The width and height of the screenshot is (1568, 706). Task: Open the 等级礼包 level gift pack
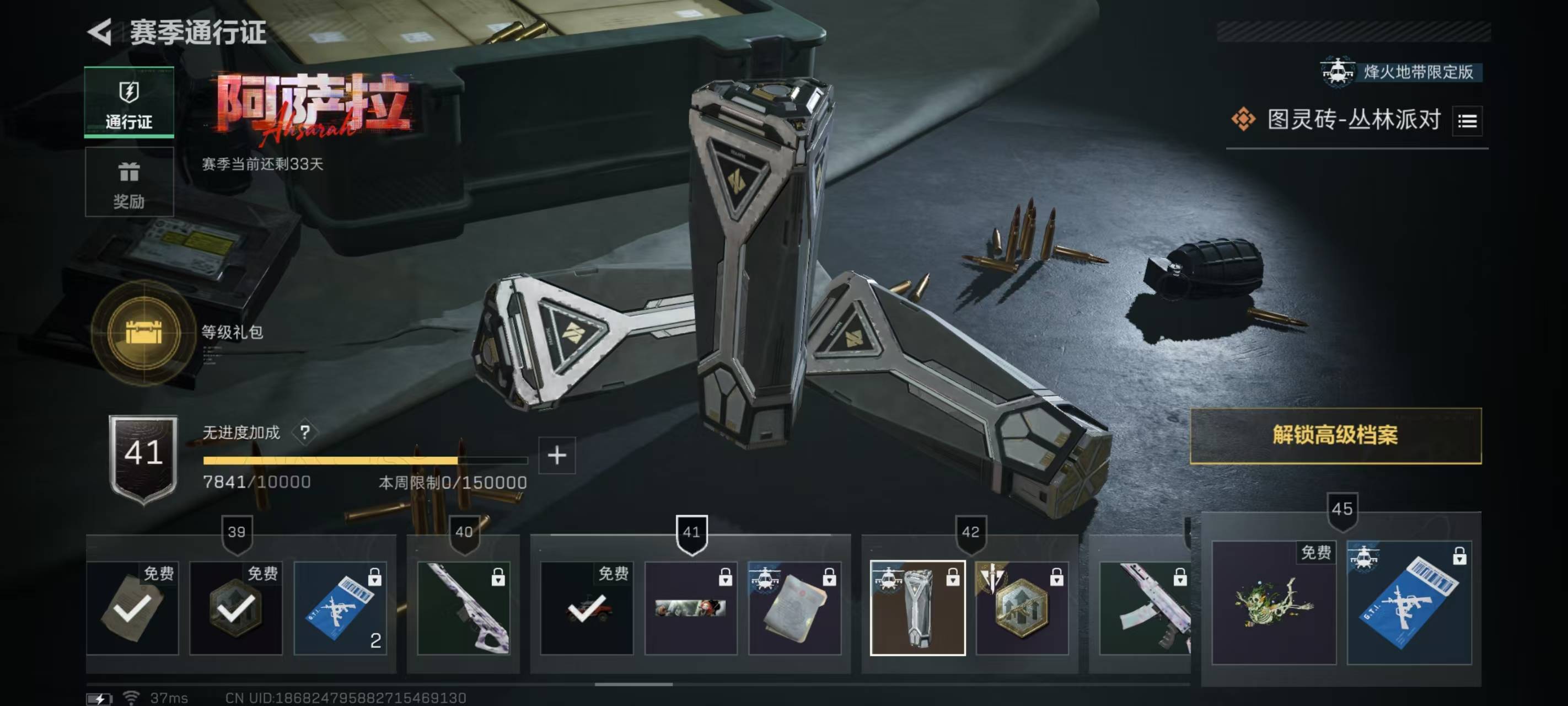[x=144, y=333]
